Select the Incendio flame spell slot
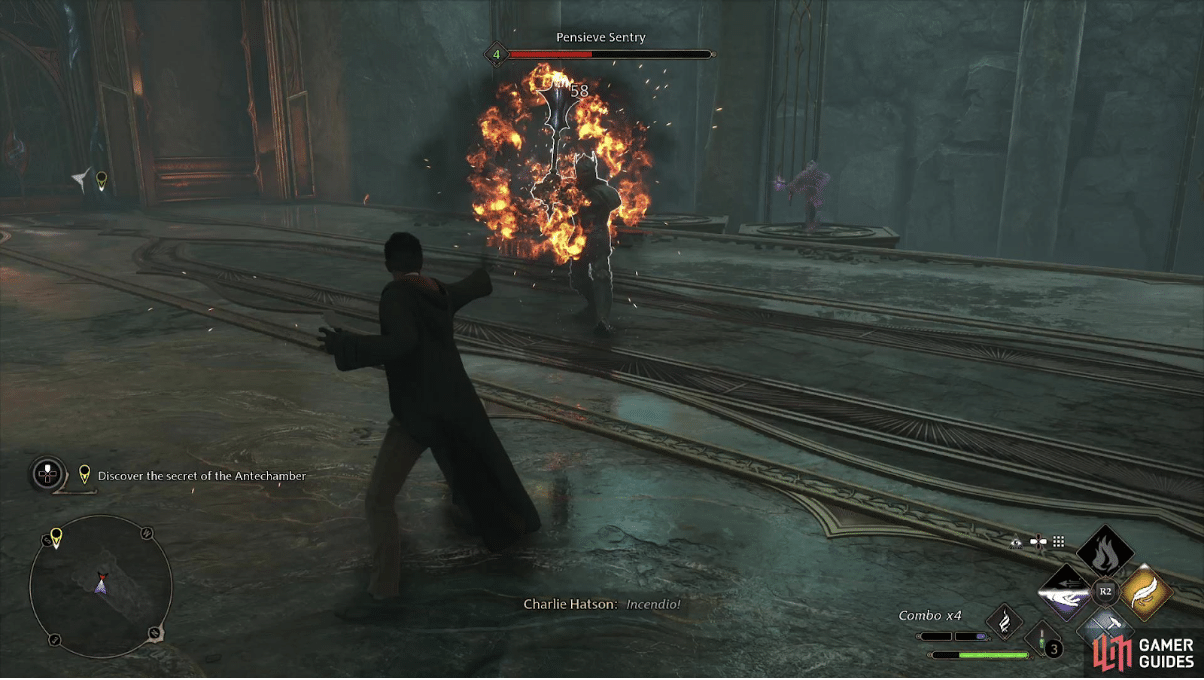 point(1105,554)
